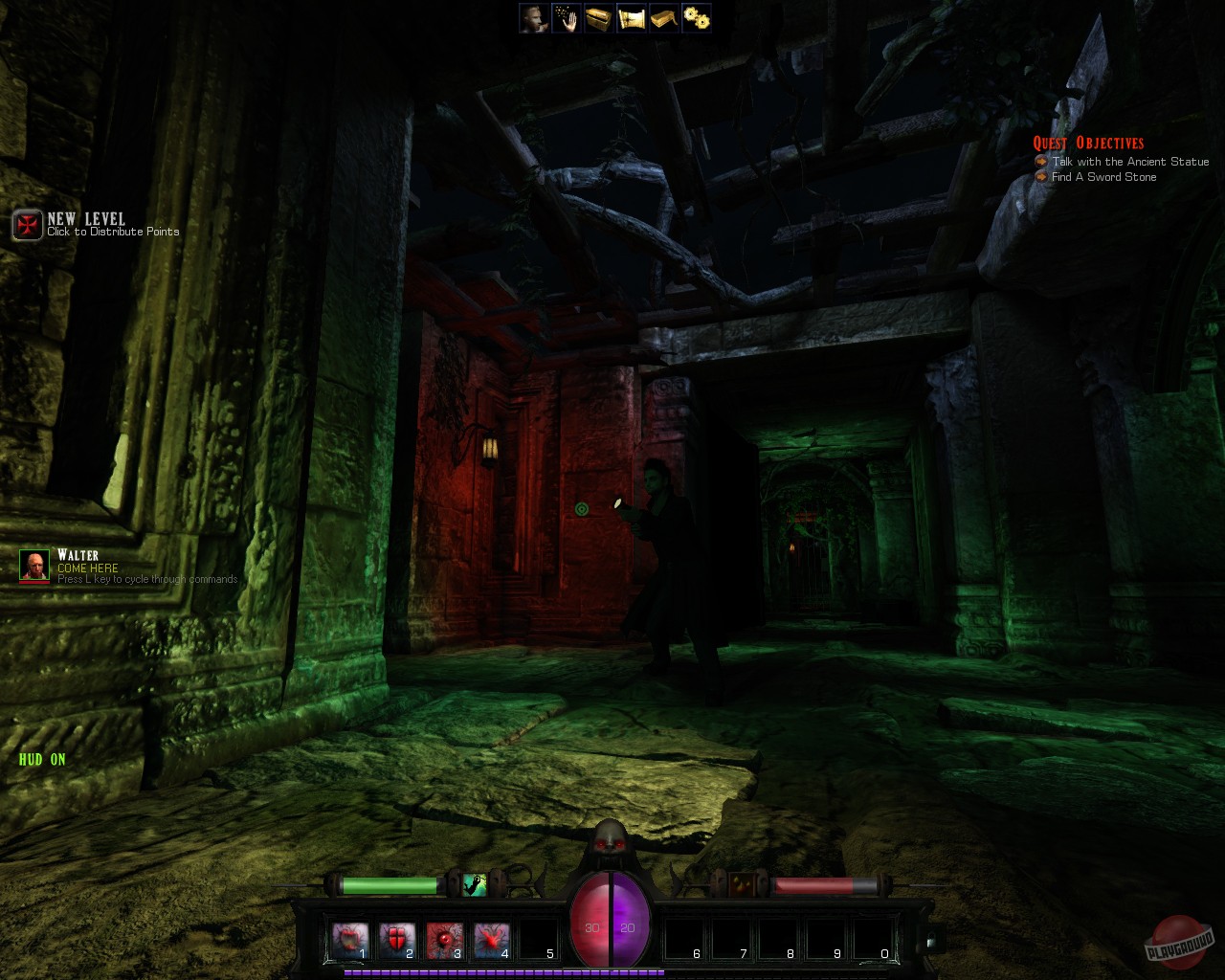Click the New Level cross emblem
This screenshot has height=980, width=1225.
26,225
